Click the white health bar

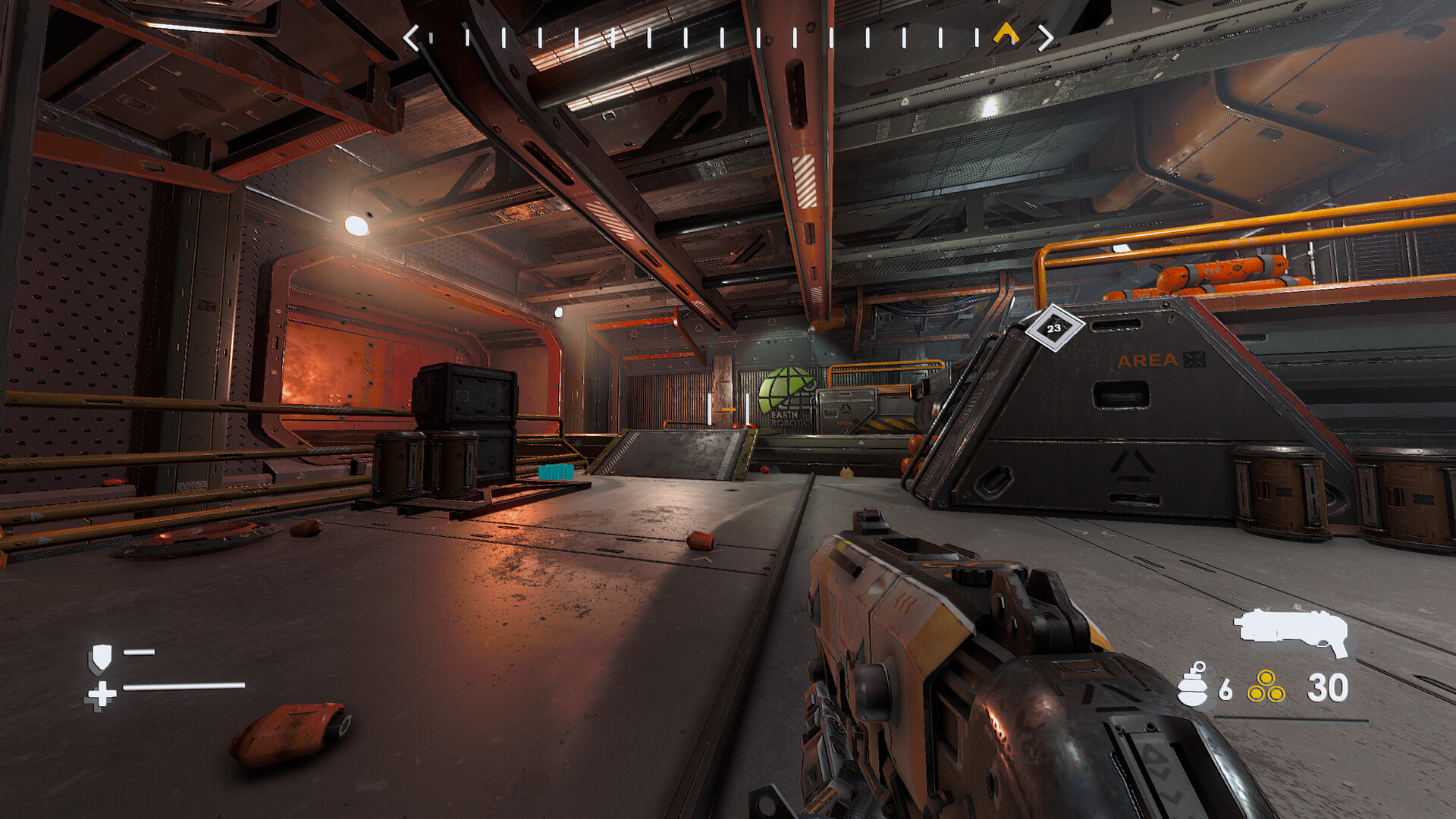coord(184,686)
